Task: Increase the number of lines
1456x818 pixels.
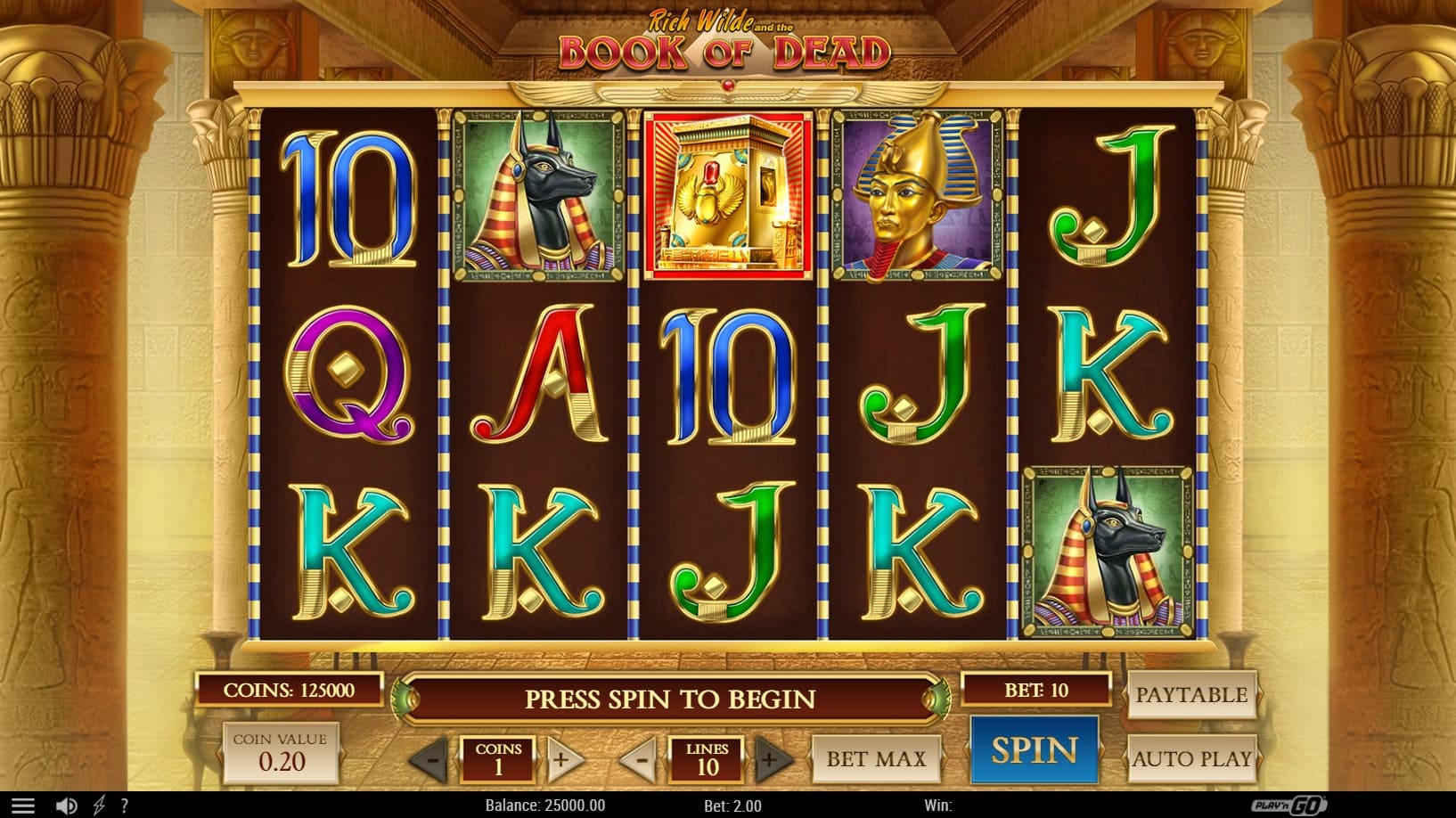Action: 771,760
